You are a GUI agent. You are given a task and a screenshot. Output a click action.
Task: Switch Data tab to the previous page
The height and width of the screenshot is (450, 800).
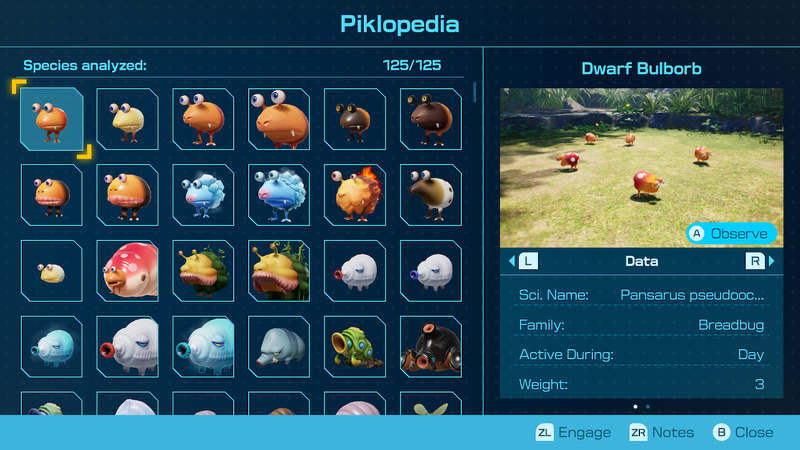coord(525,261)
